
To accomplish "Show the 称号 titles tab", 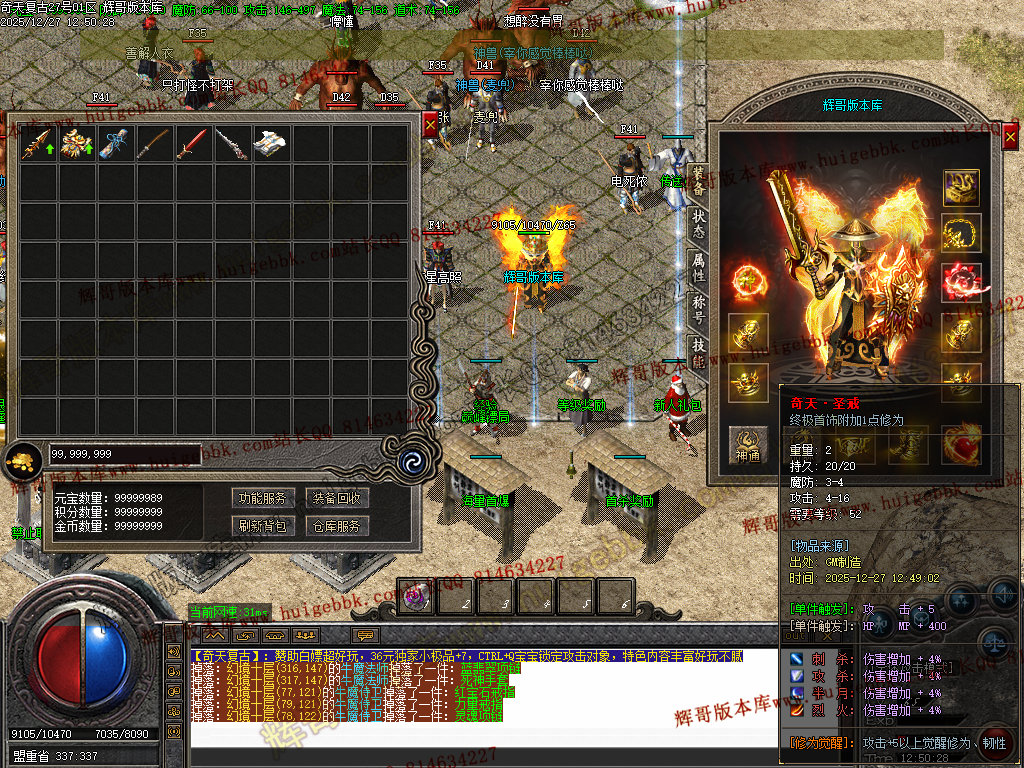I will [698, 310].
